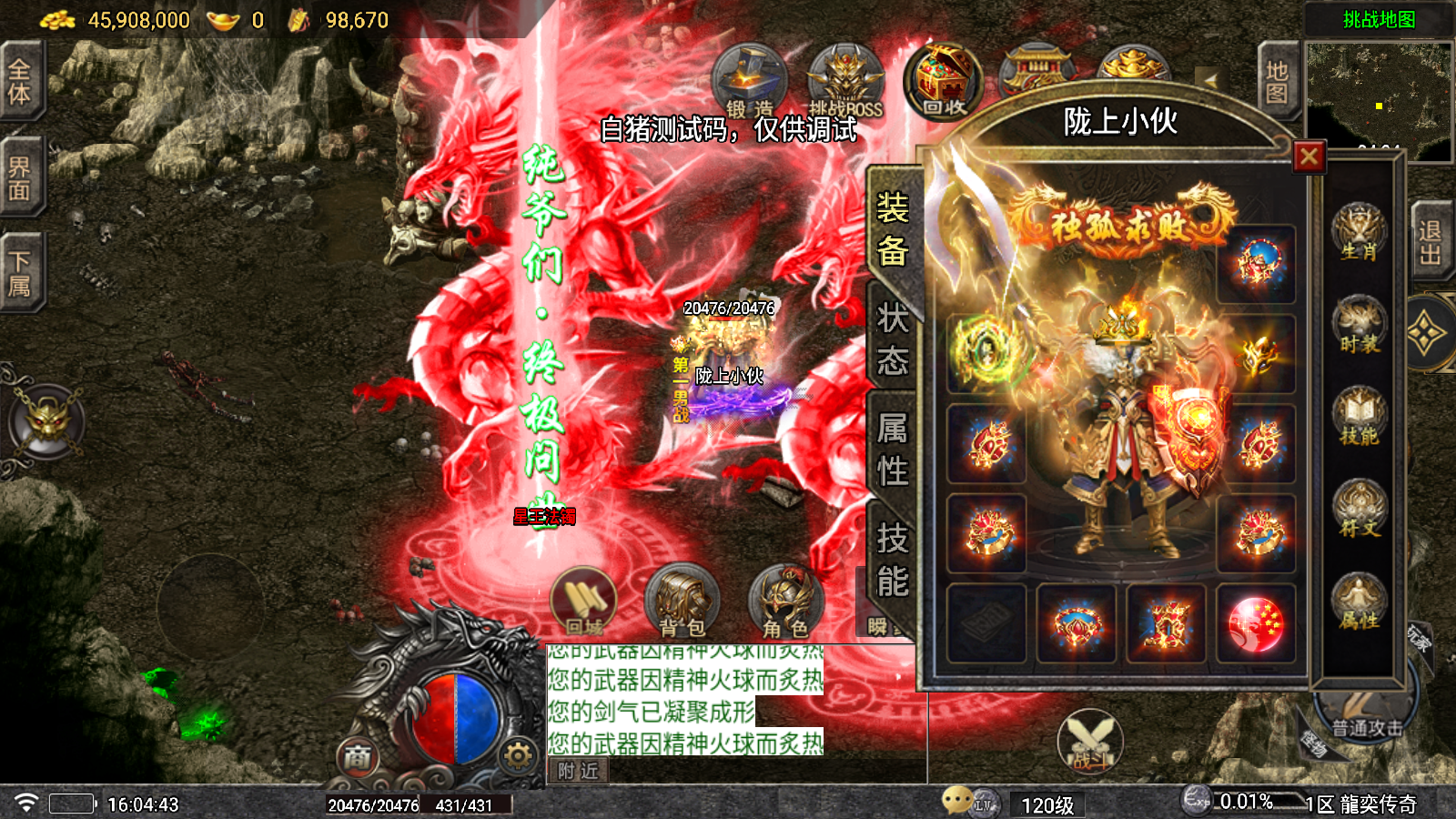Open the 背包 backpack

click(682, 602)
